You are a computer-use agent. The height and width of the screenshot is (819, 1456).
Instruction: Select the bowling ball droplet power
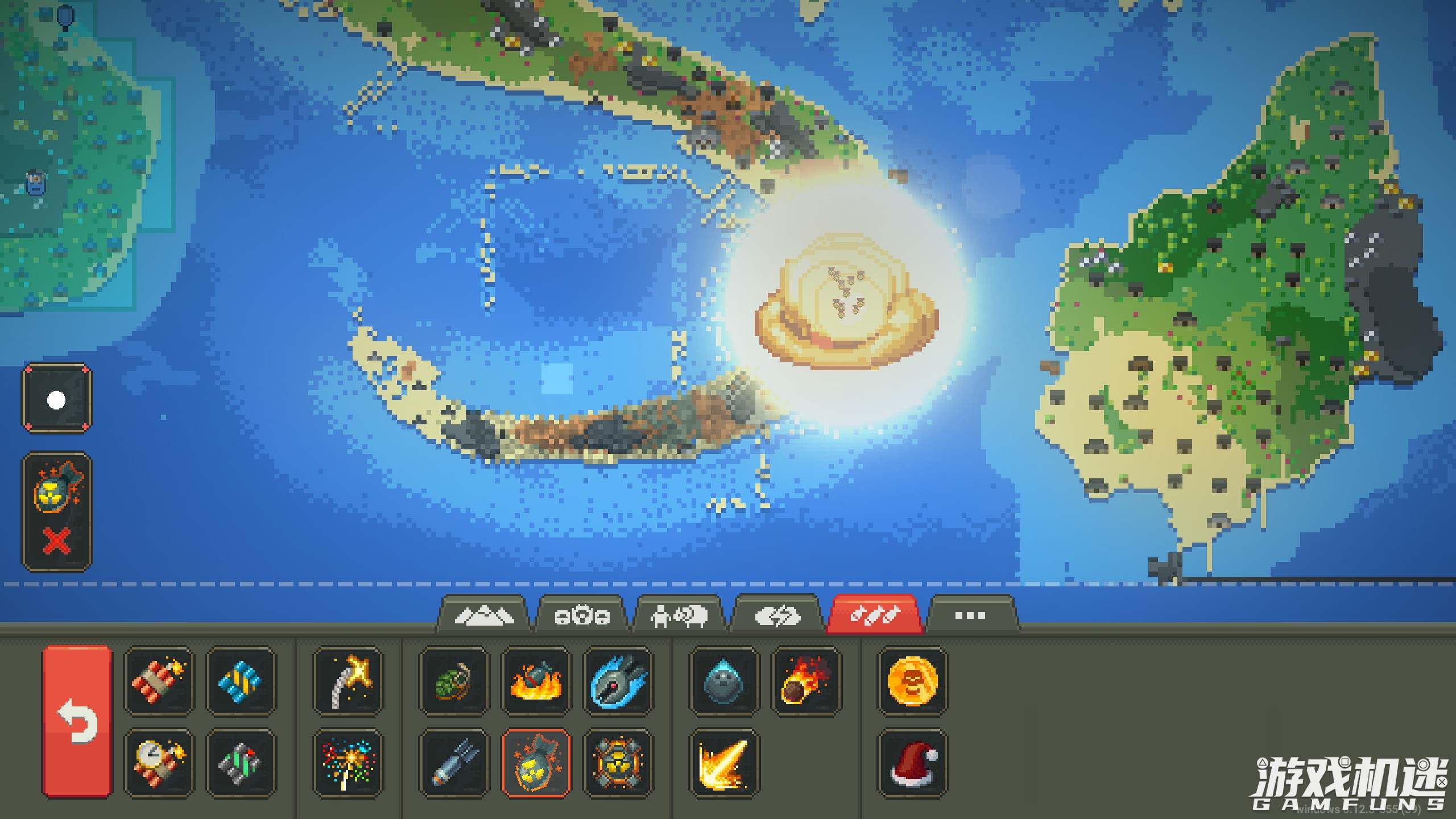723,680
